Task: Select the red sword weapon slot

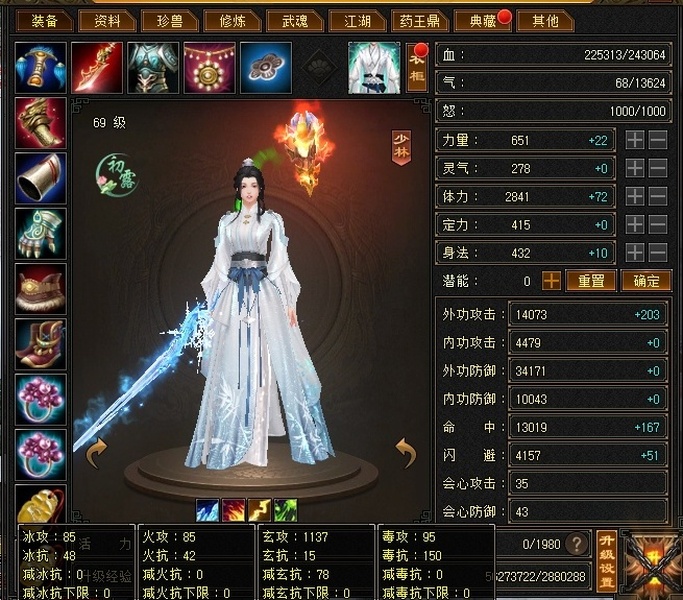Action: point(97,67)
